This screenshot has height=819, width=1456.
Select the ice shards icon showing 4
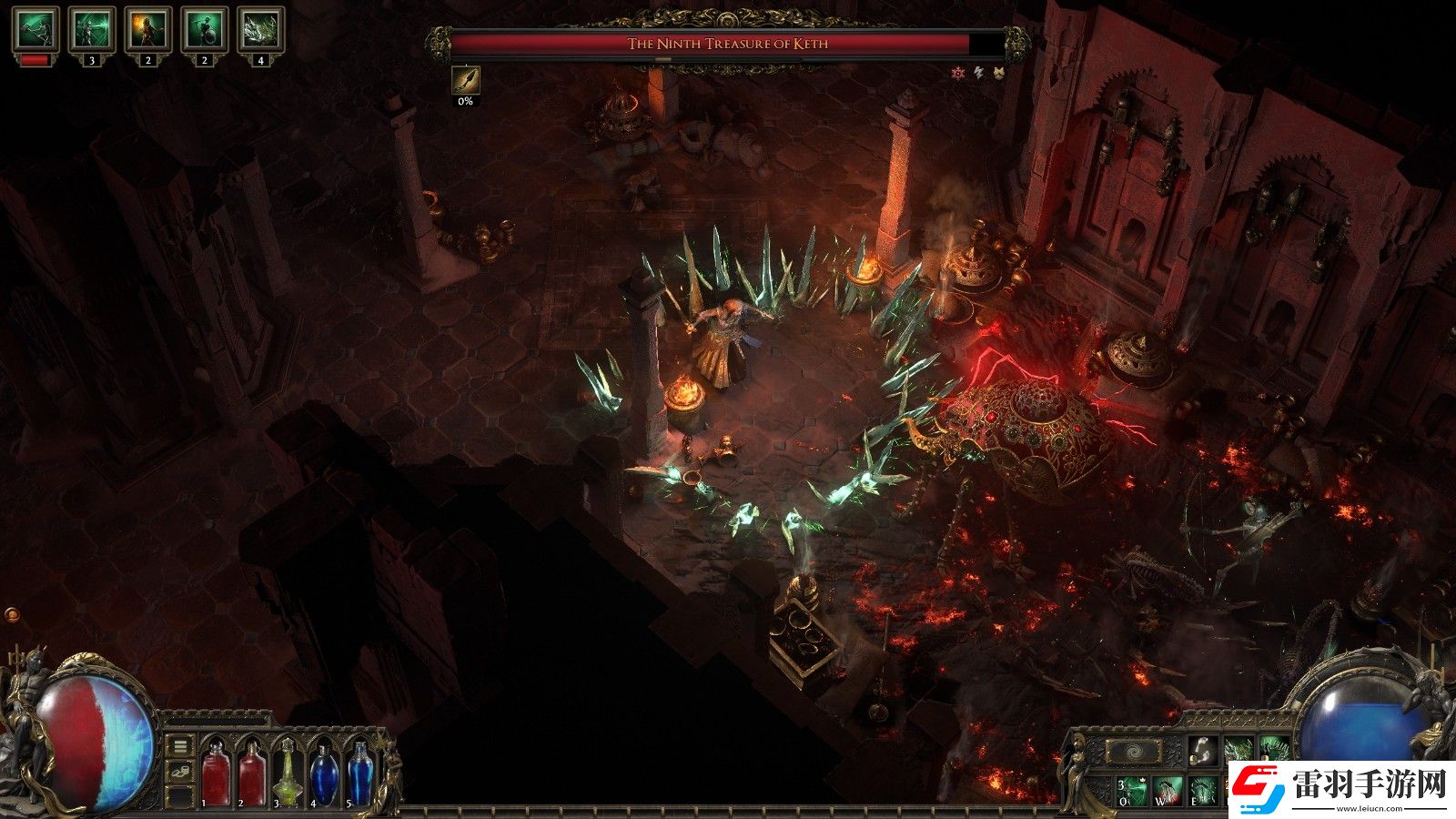click(261, 31)
